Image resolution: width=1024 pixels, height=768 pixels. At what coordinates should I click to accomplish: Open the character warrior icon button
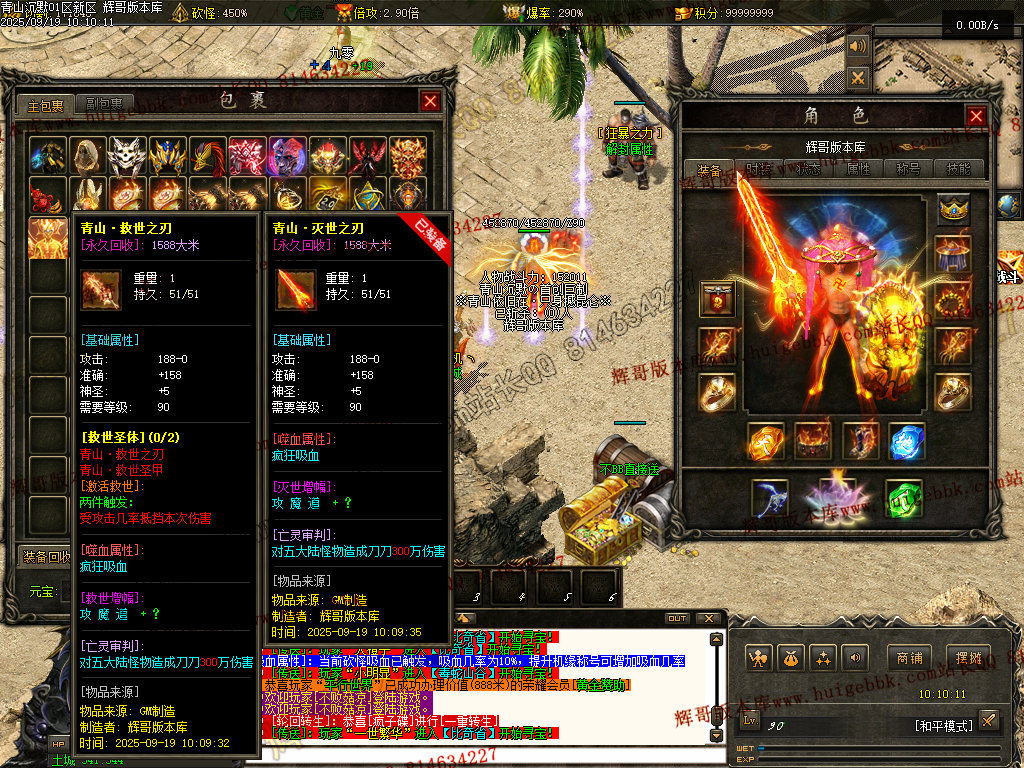pos(759,658)
